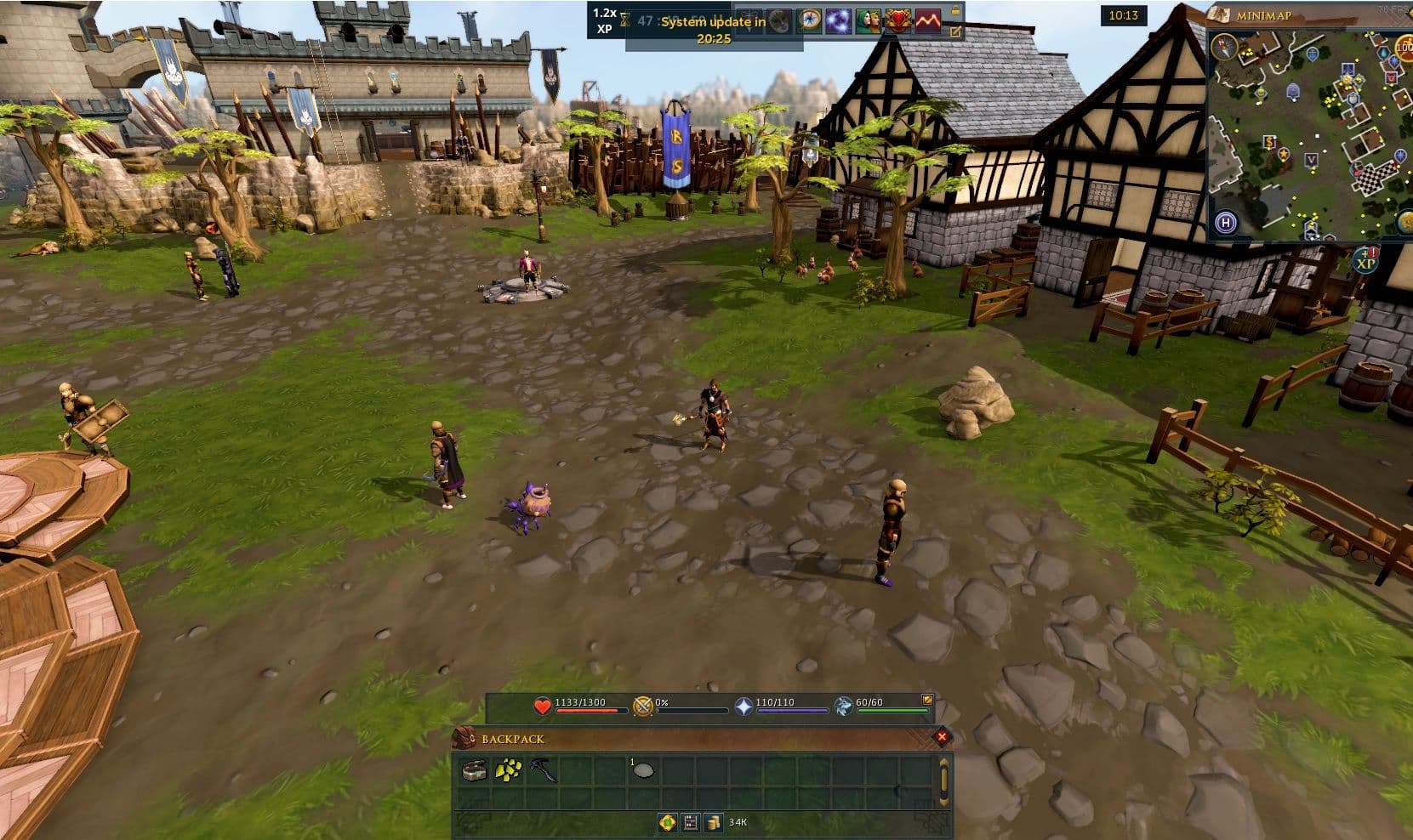The image size is (1413, 840).
Task: Click the abacus price checker button
Action: pyautogui.click(x=690, y=822)
